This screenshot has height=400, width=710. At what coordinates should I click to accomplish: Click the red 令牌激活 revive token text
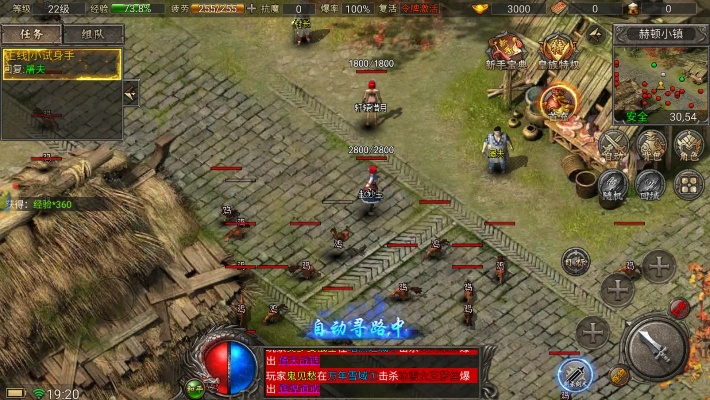point(420,8)
